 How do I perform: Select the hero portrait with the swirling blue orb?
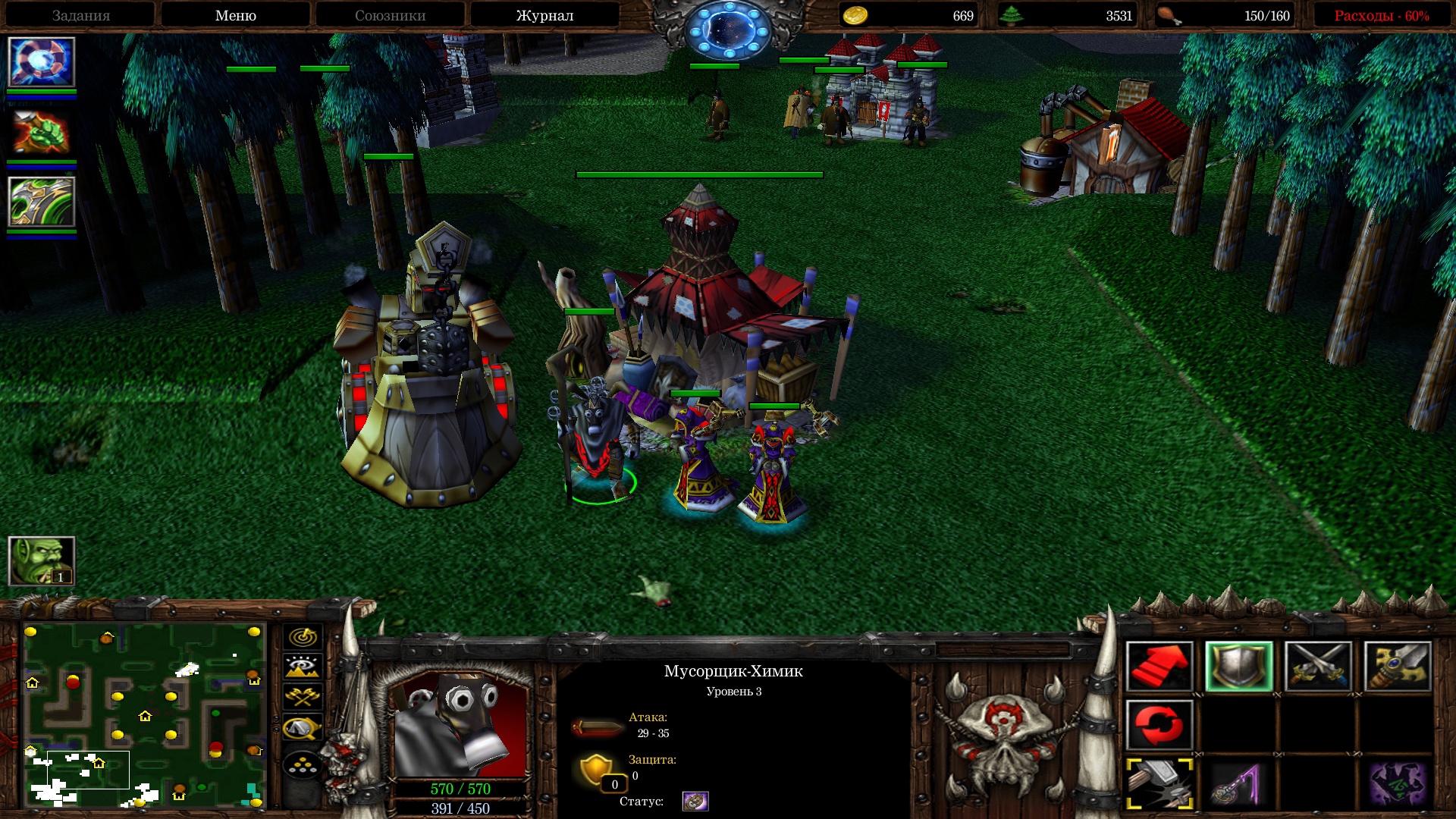(x=42, y=62)
